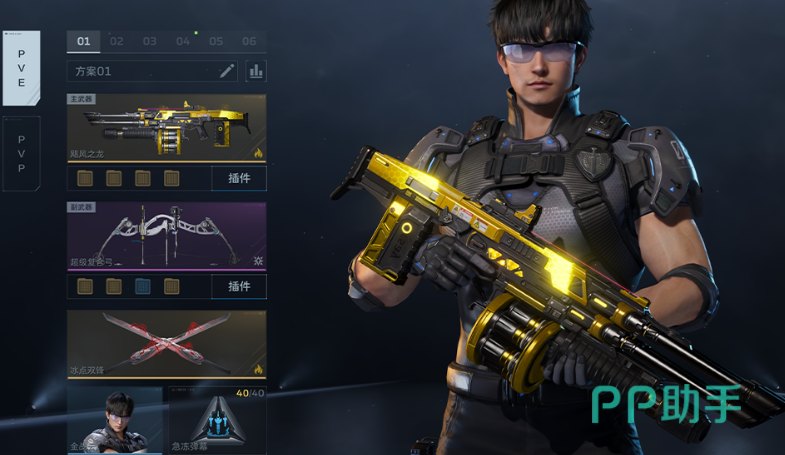This screenshot has height=455, width=785.
Task: Go to loadout tab 05
Action: point(216,41)
